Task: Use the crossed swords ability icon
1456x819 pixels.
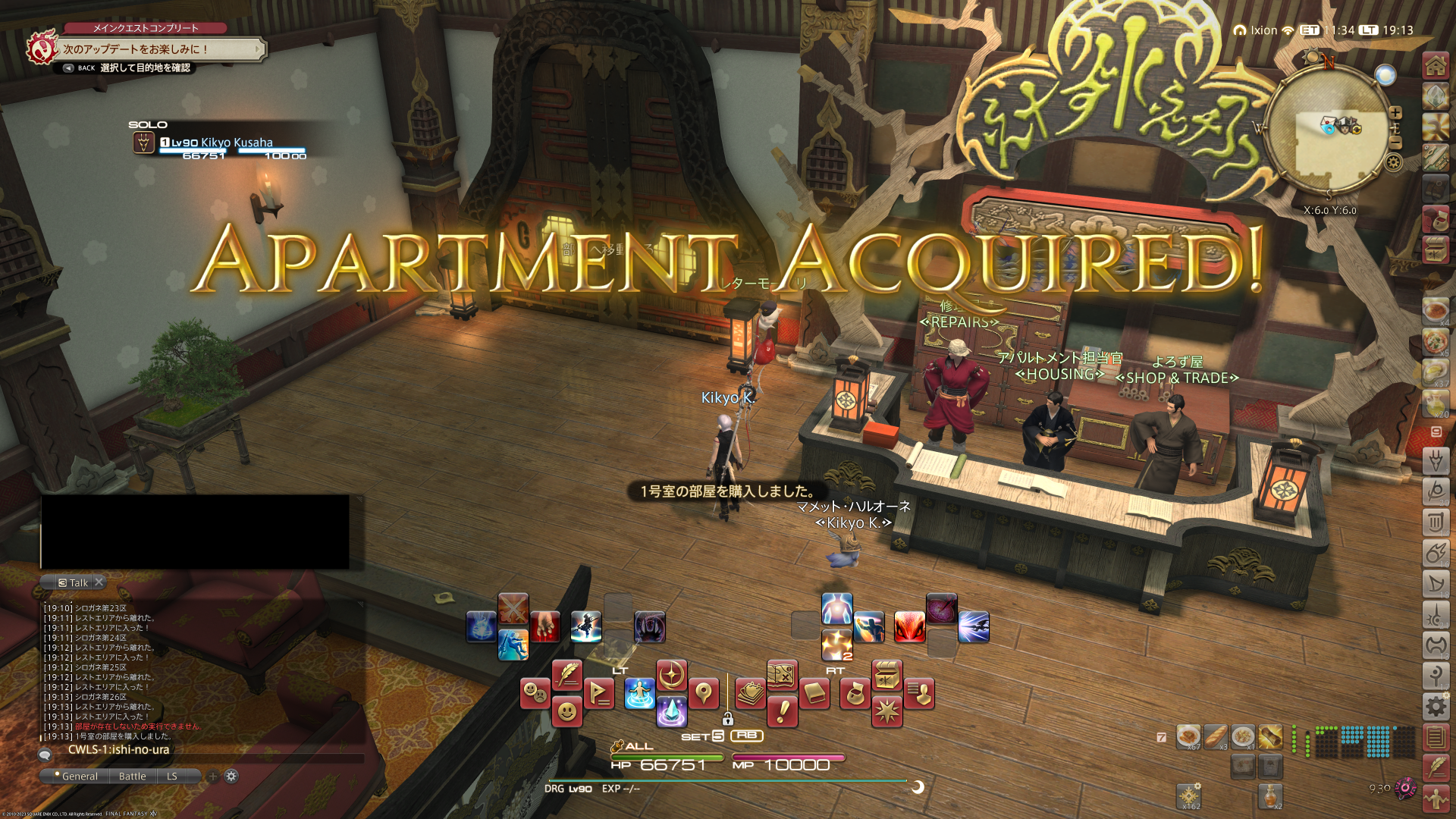Action: tap(513, 607)
